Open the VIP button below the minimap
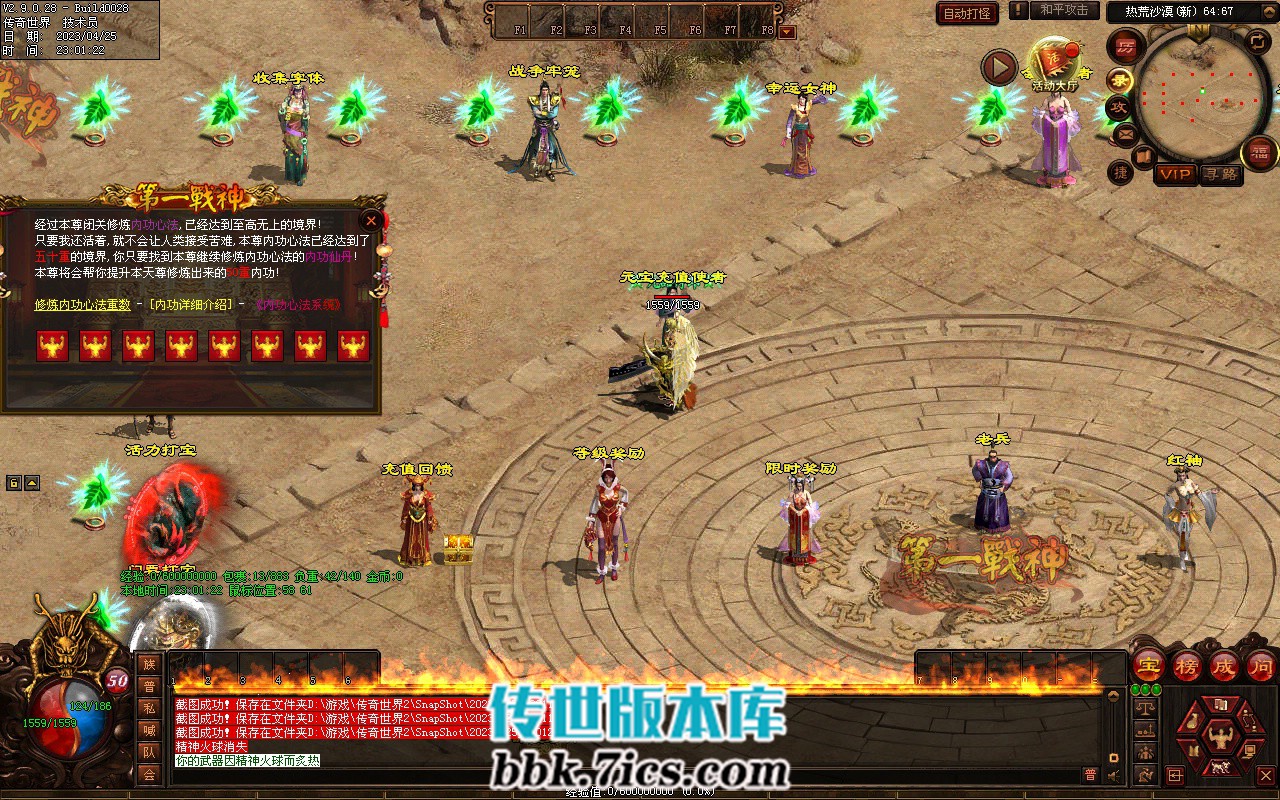This screenshot has width=1280, height=800. coord(1175,174)
